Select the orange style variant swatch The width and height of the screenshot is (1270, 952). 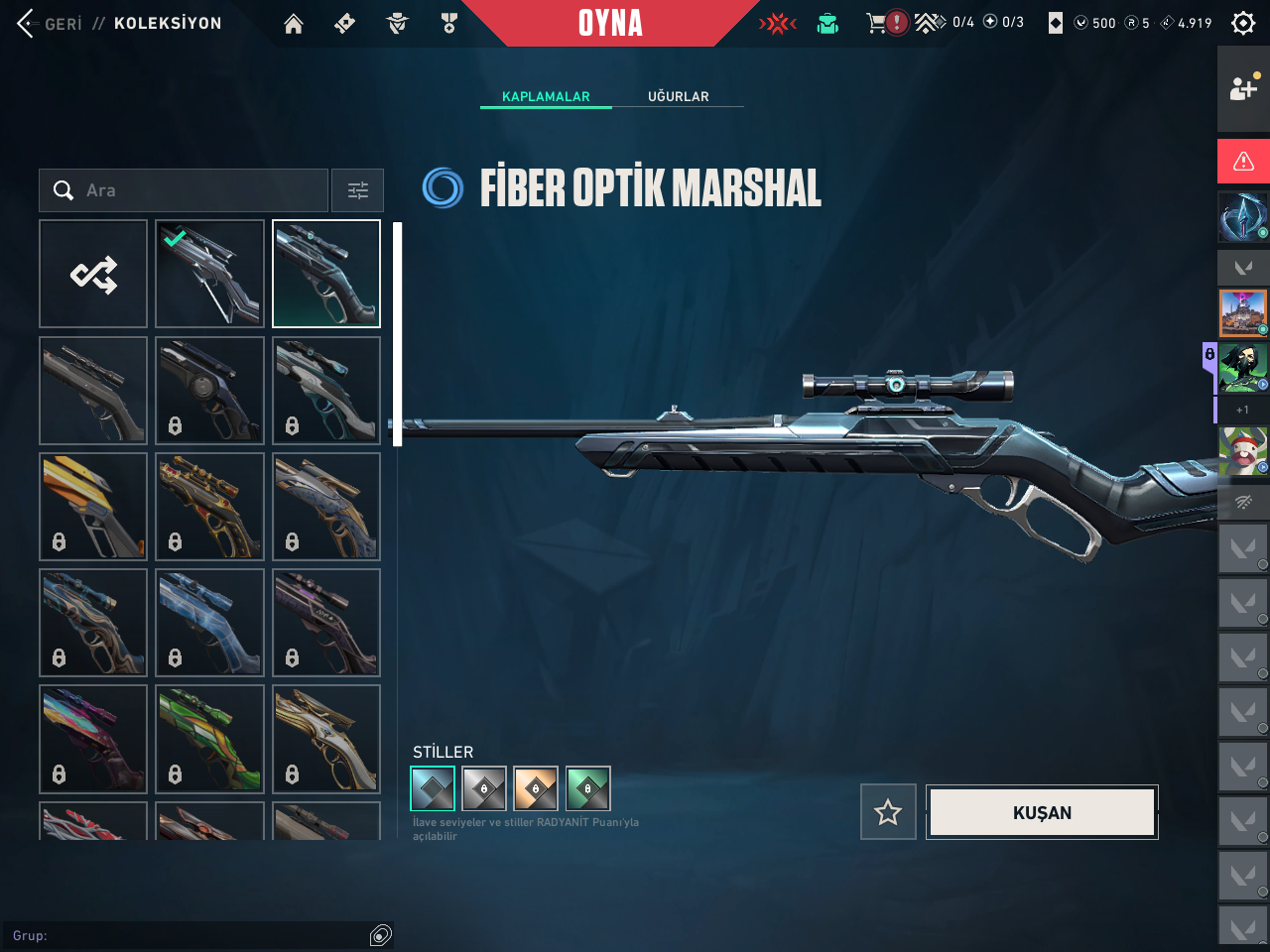[x=536, y=789]
